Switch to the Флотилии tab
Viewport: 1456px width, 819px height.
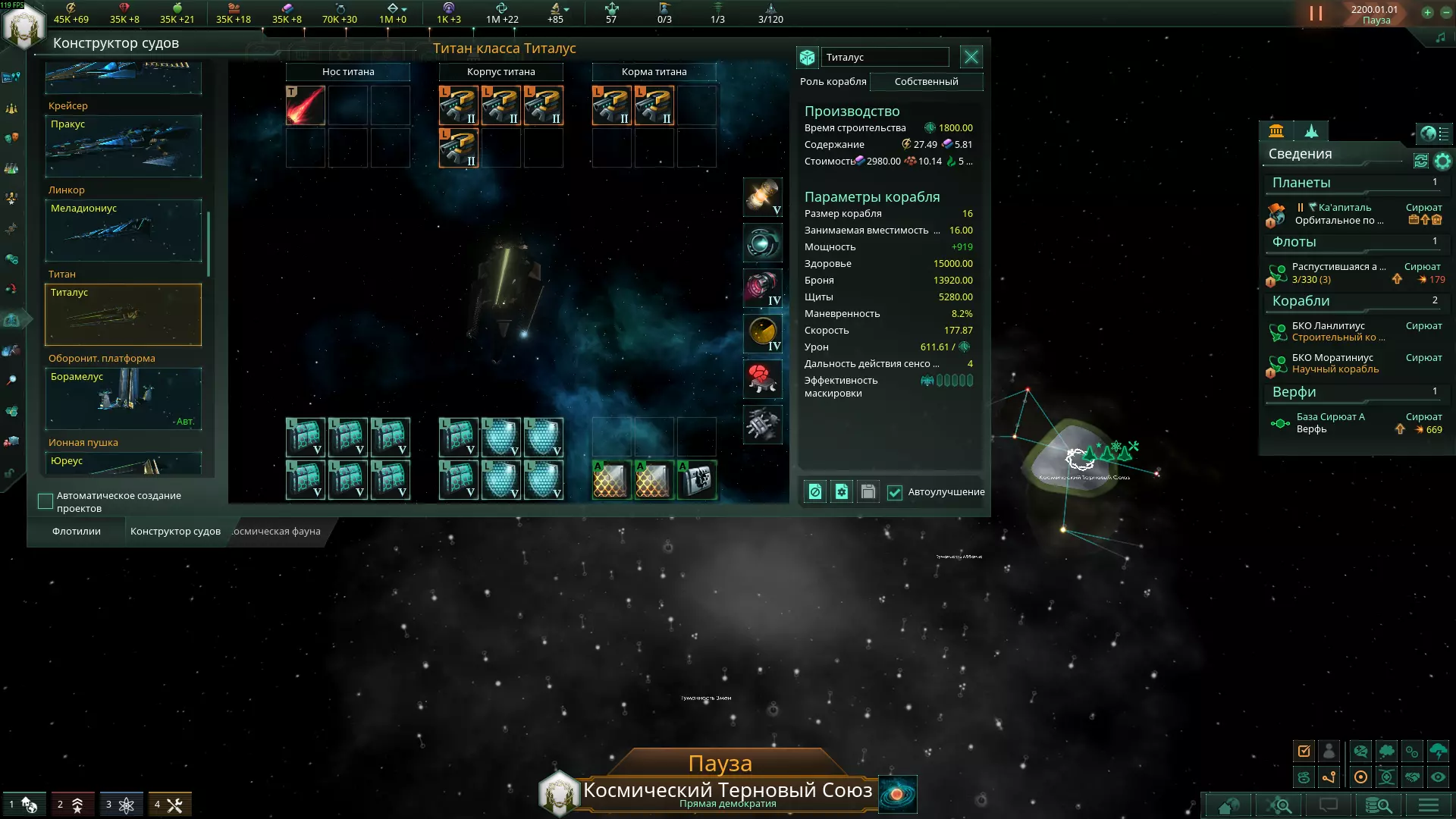point(77,532)
